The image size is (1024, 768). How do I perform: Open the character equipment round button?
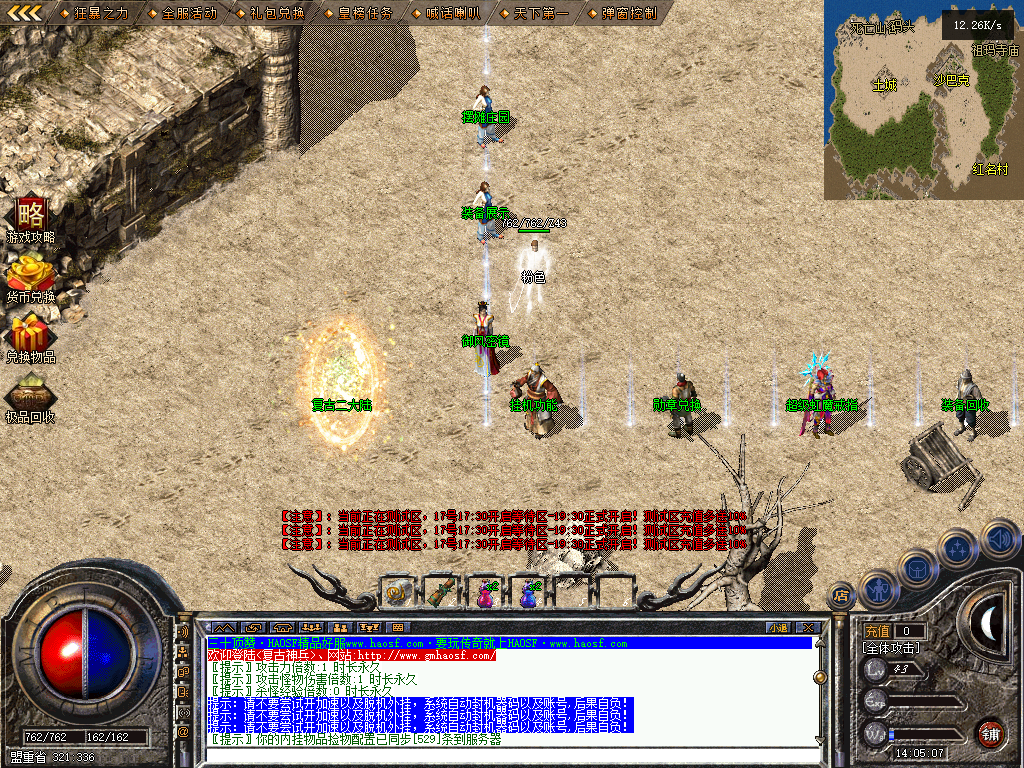coord(877,589)
